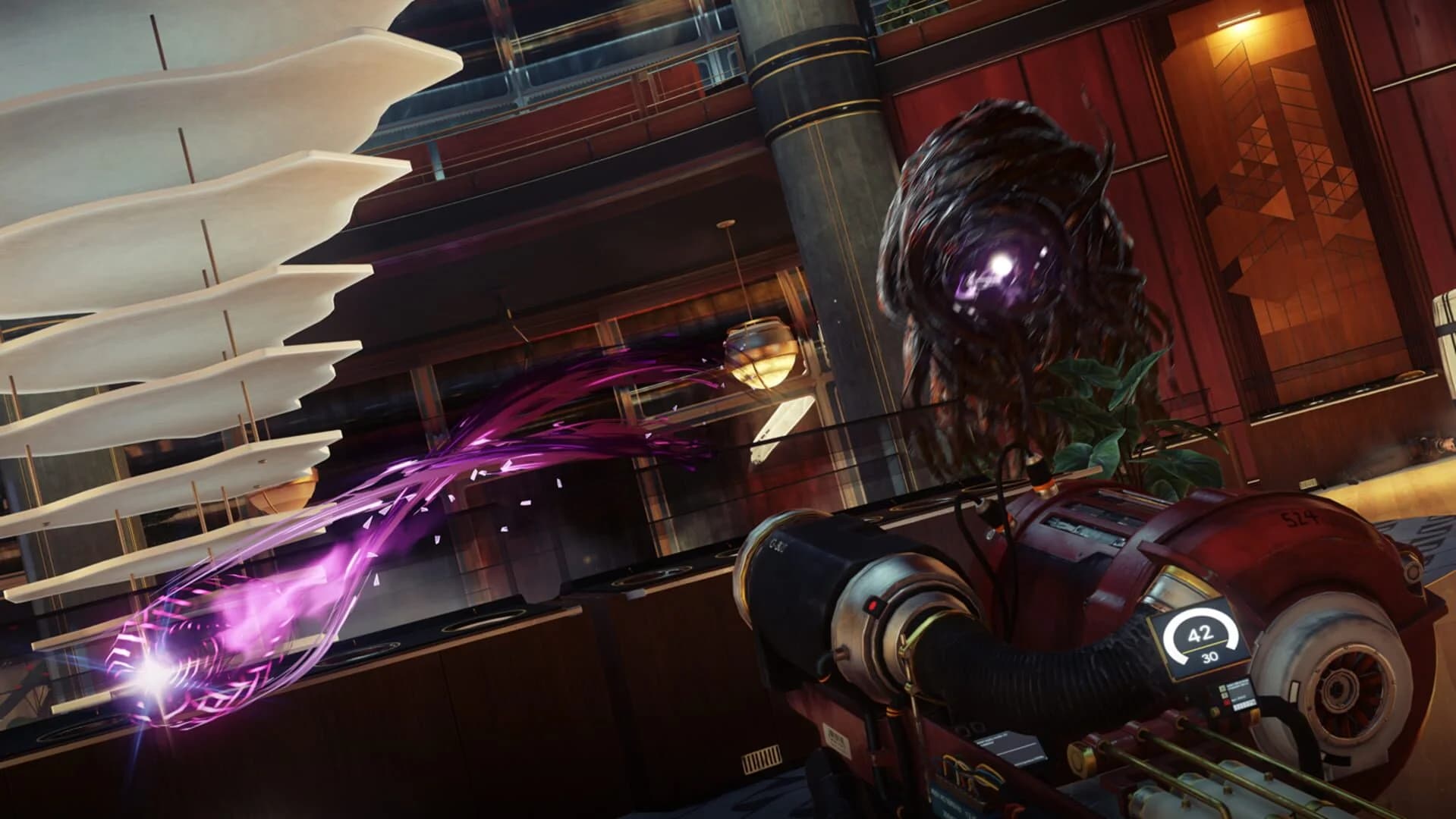Toggle the red indicator switch on the barrel clamp
Image resolution: width=1456 pixels, height=819 pixels.
[x=874, y=604]
